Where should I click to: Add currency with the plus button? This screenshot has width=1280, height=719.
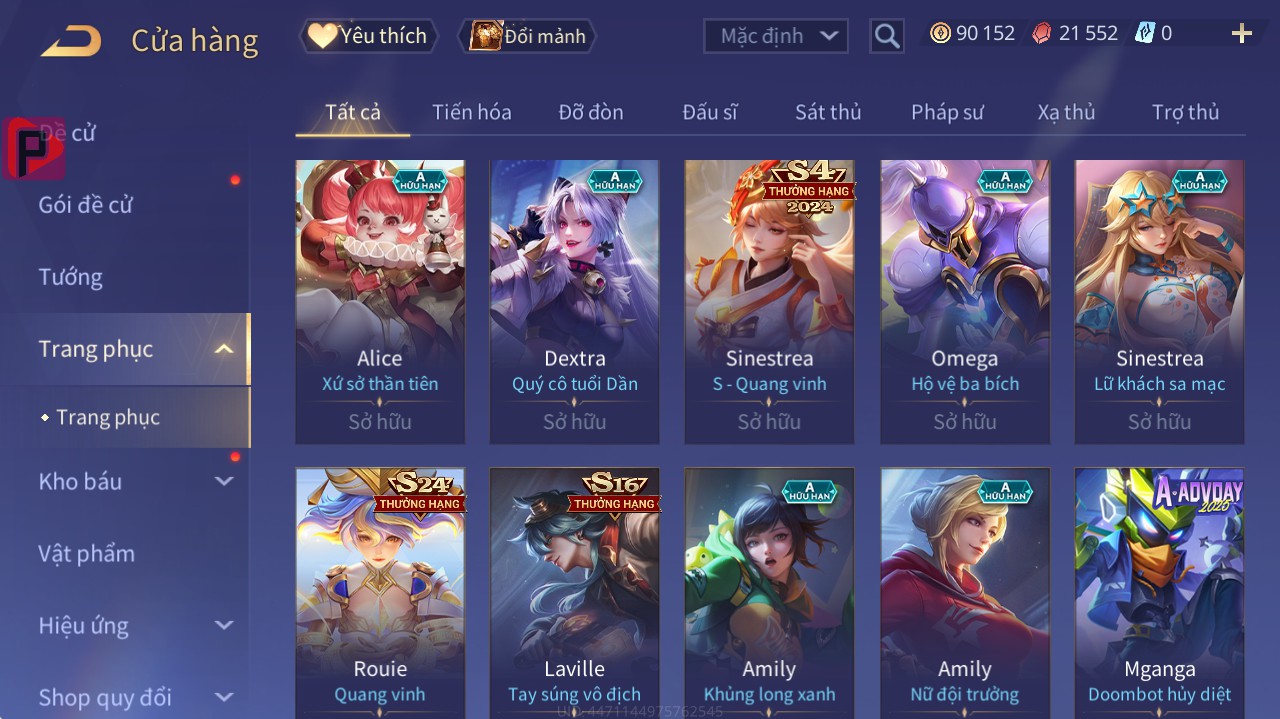(1241, 34)
